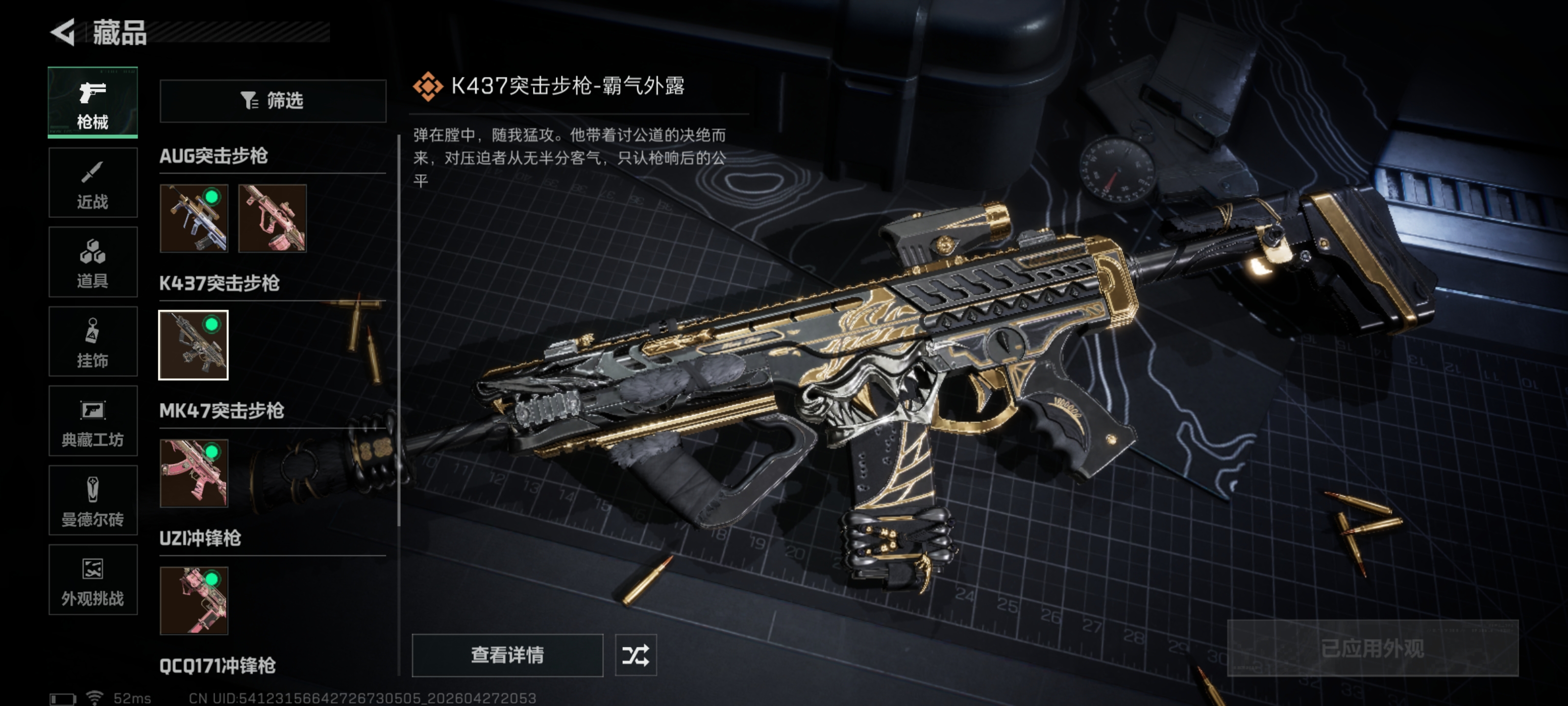Switch to the 枪械 firearms tab
Viewport: 1568px width, 706px height.
pyautogui.click(x=93, y=102)
